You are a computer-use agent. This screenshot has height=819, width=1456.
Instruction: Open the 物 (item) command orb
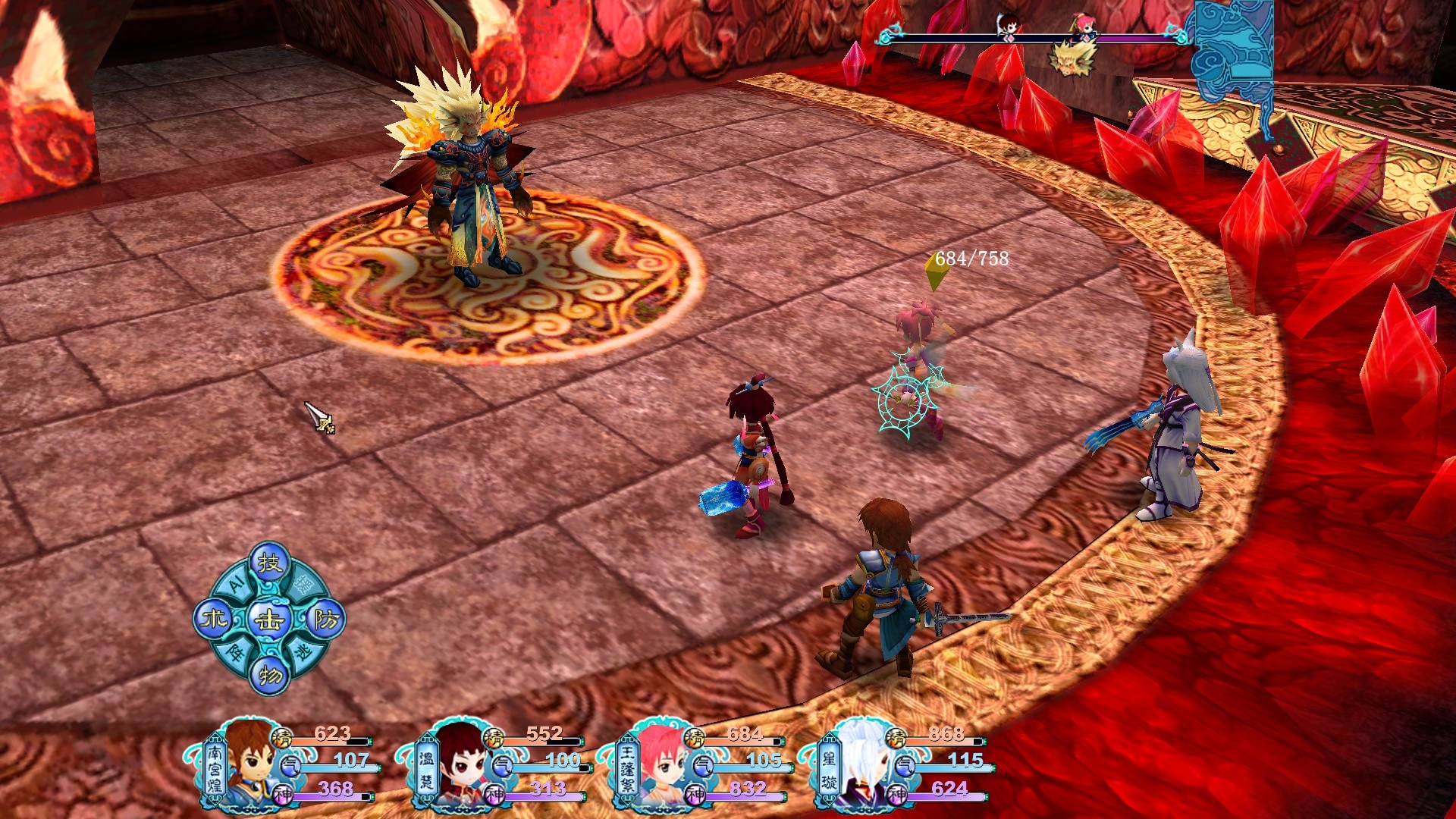click(269, 674)
